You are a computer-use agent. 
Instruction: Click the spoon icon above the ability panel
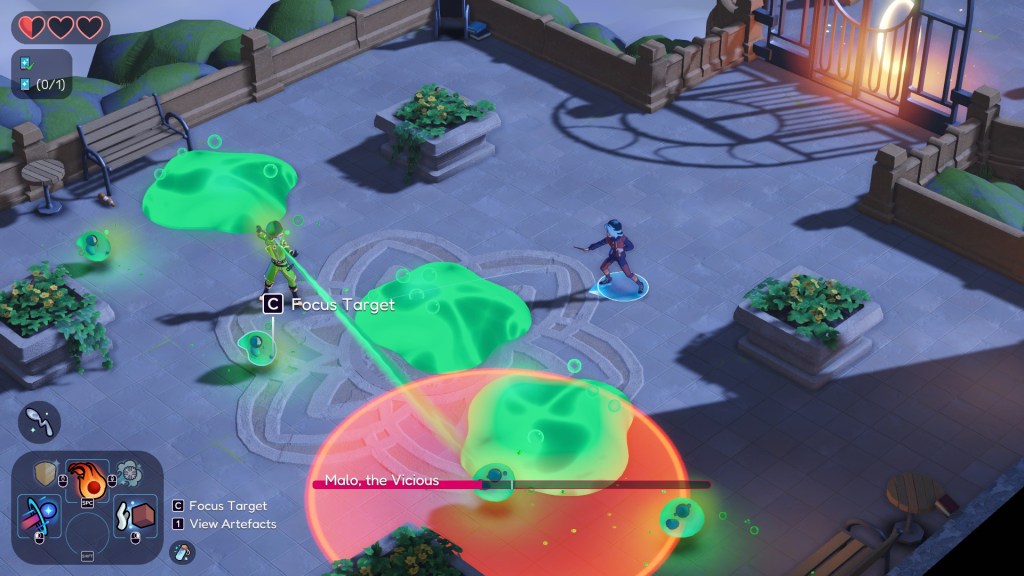click(x=39, y=422)
